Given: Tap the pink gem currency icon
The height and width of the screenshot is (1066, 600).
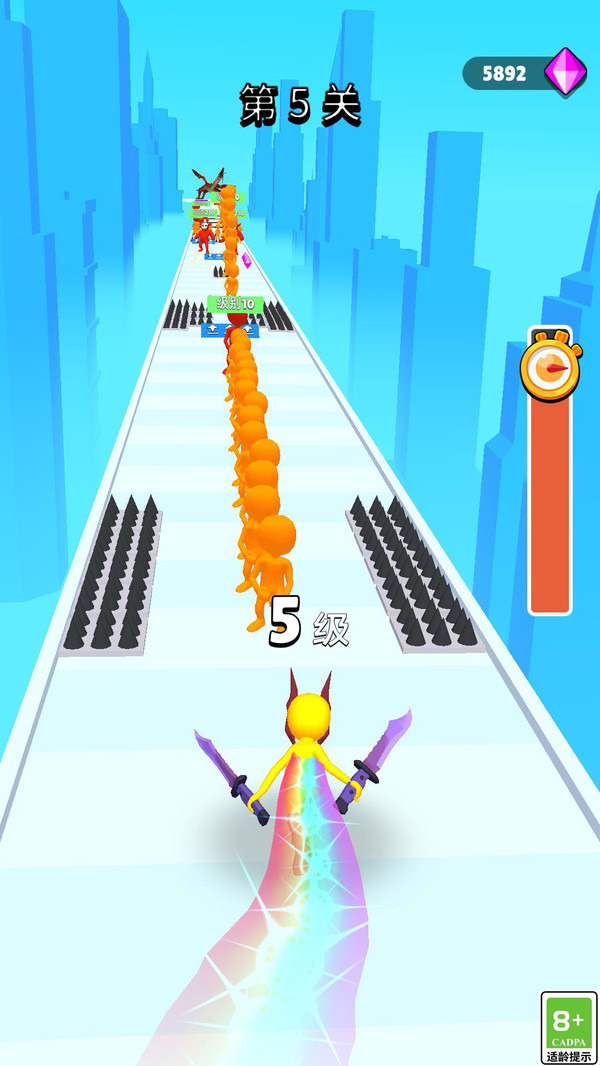Looking at the screenshot, I should tap(565, 71).
